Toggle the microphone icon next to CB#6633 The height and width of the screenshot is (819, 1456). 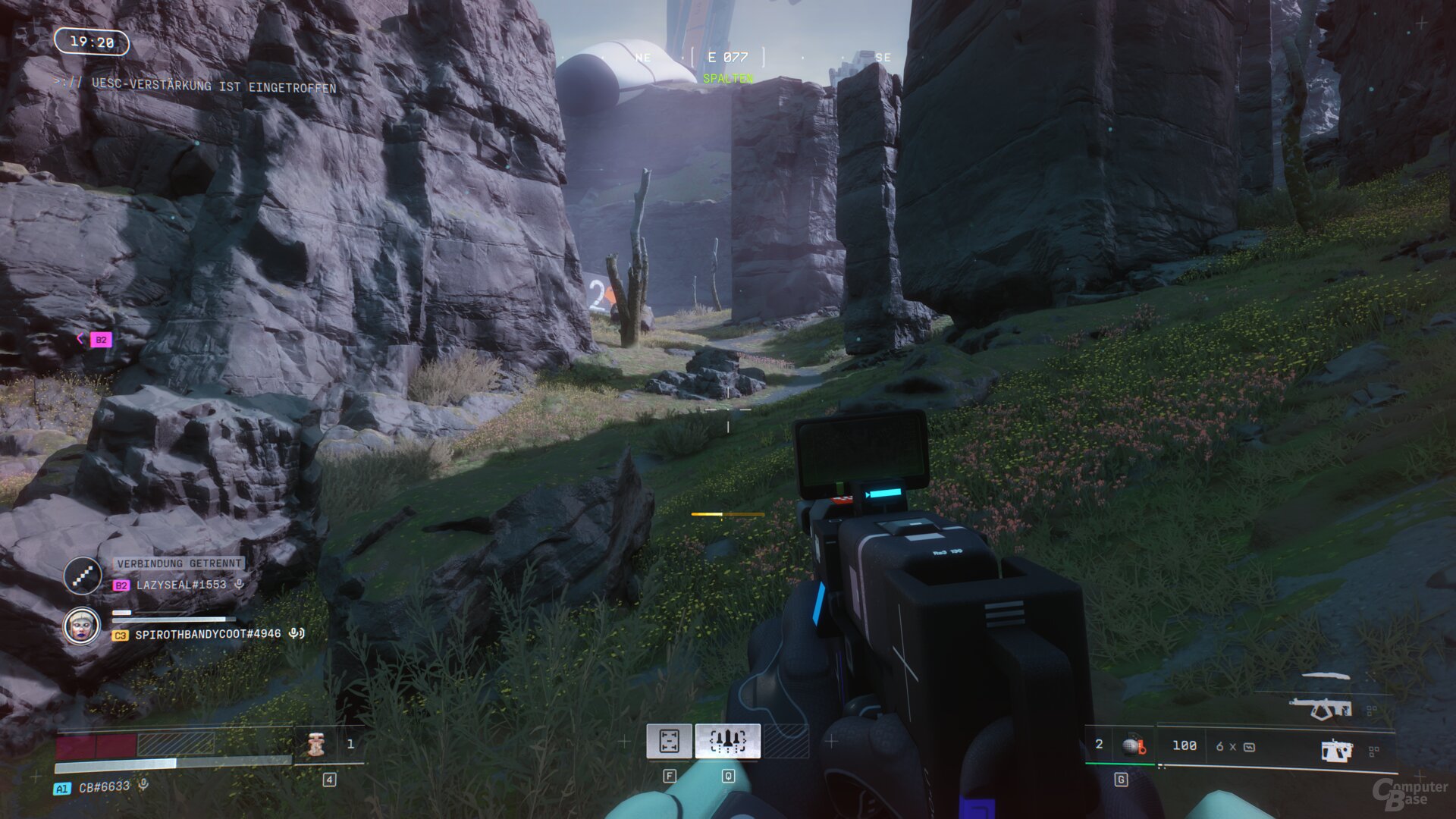tap(143, 786)
